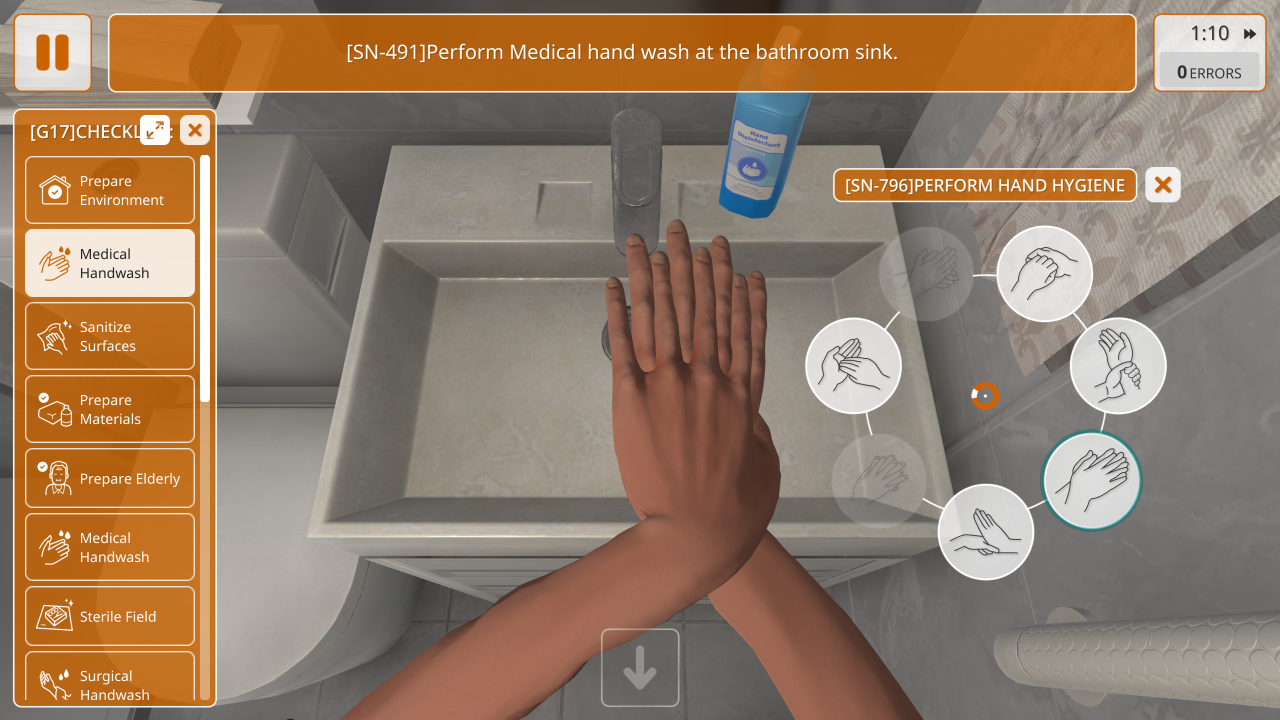Close the Perform Hand Hygiene wheel
1280x720 pixels.
click(1163, 185)
